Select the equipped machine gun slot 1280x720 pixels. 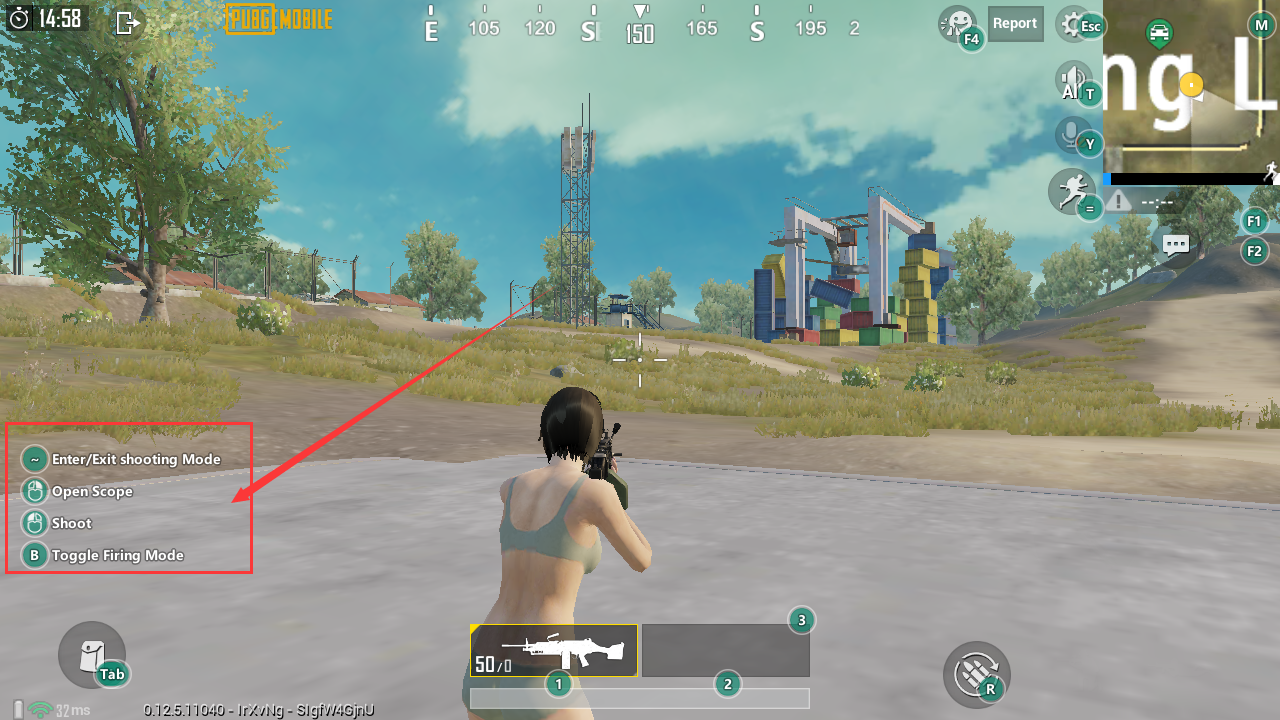click(553, 650)
